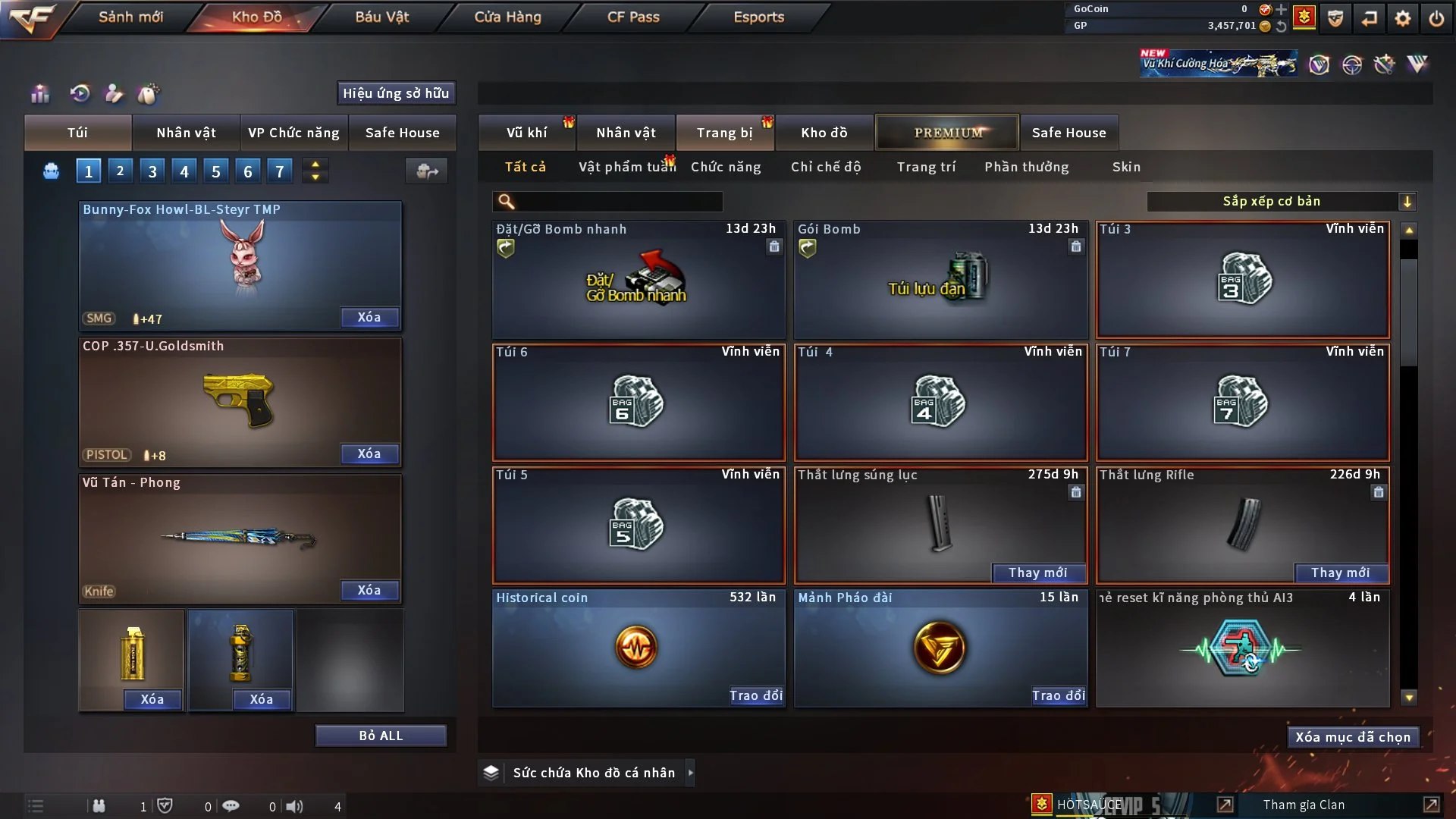
Task: Open the PREMIUM tab
Action: (948, 133)
